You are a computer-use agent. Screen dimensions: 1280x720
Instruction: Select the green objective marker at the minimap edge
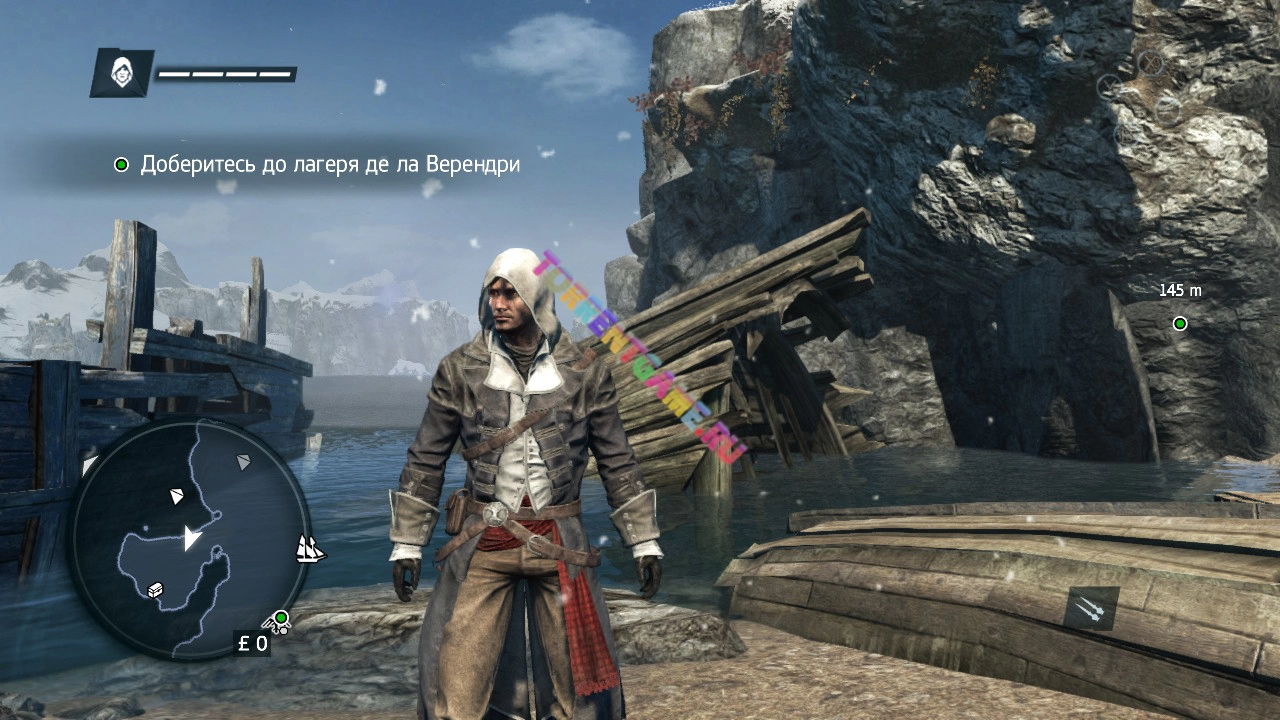(281, 617)
